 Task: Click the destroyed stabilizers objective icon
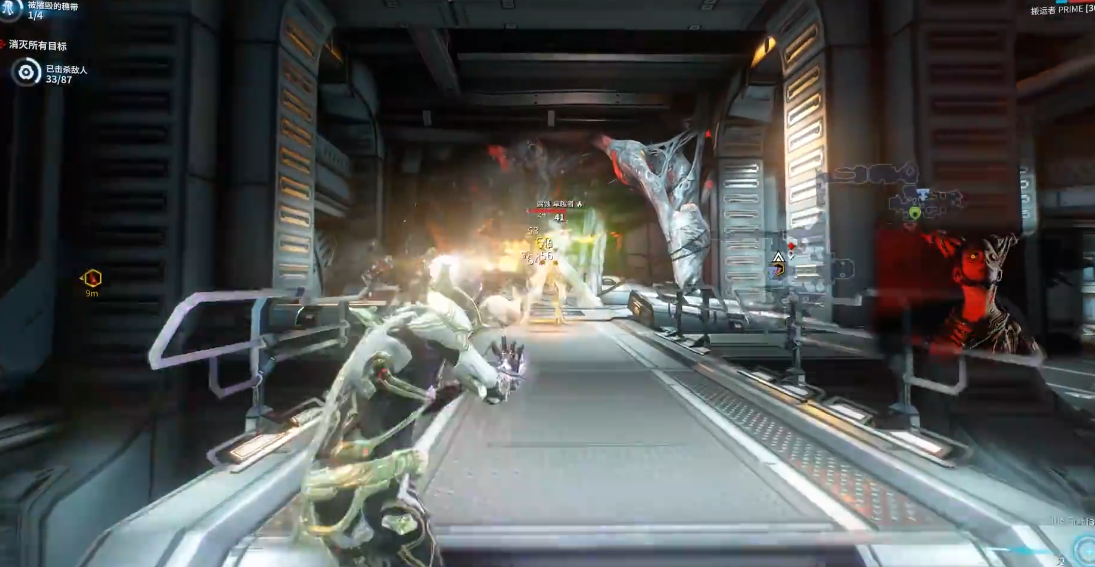tap(11, 11)
